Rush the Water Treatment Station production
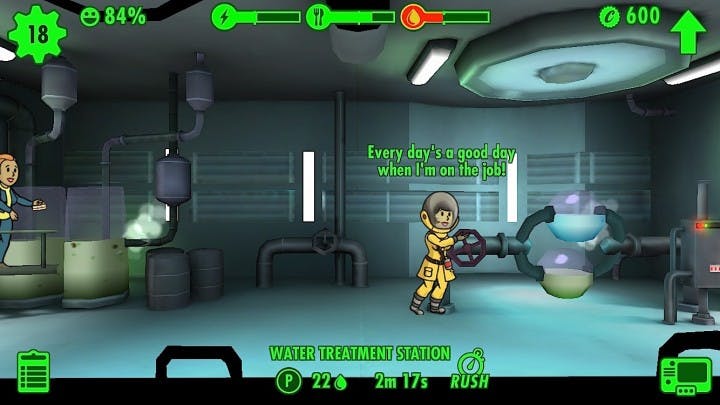The image size is (720, 405). coord(469,370)
